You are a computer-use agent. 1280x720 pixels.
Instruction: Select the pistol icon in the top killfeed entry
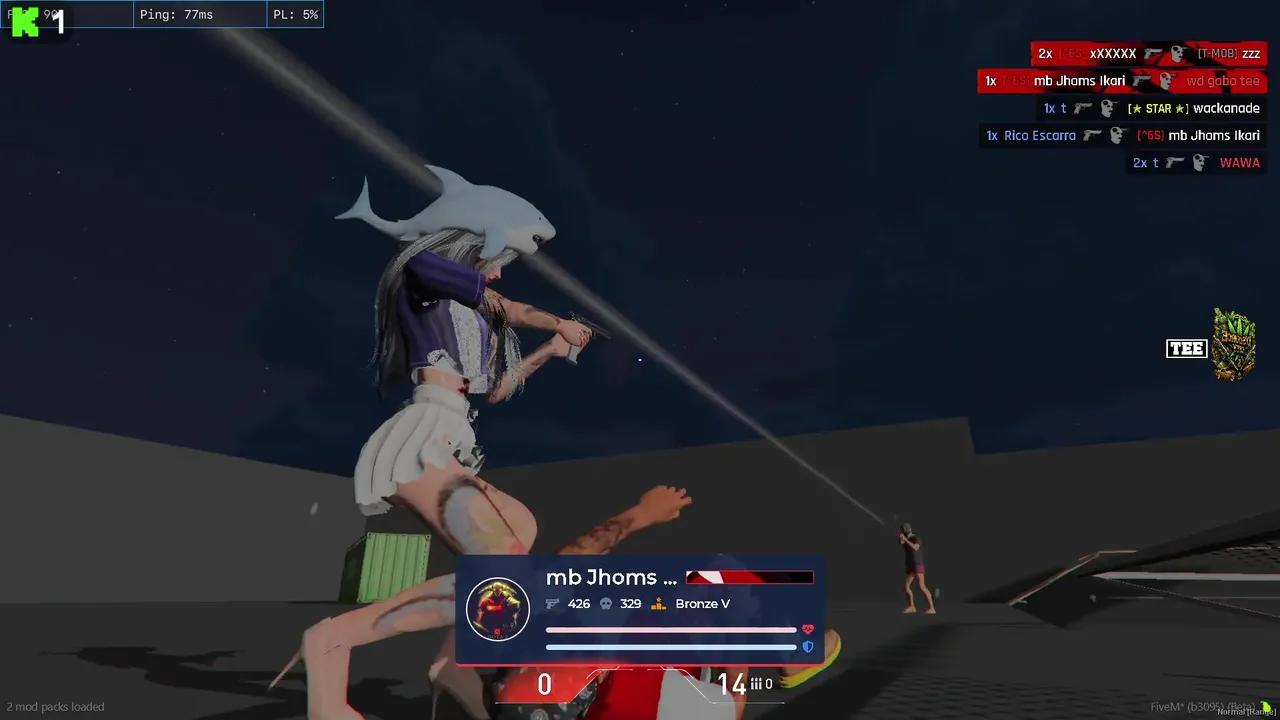click(x=1152, y=54)
